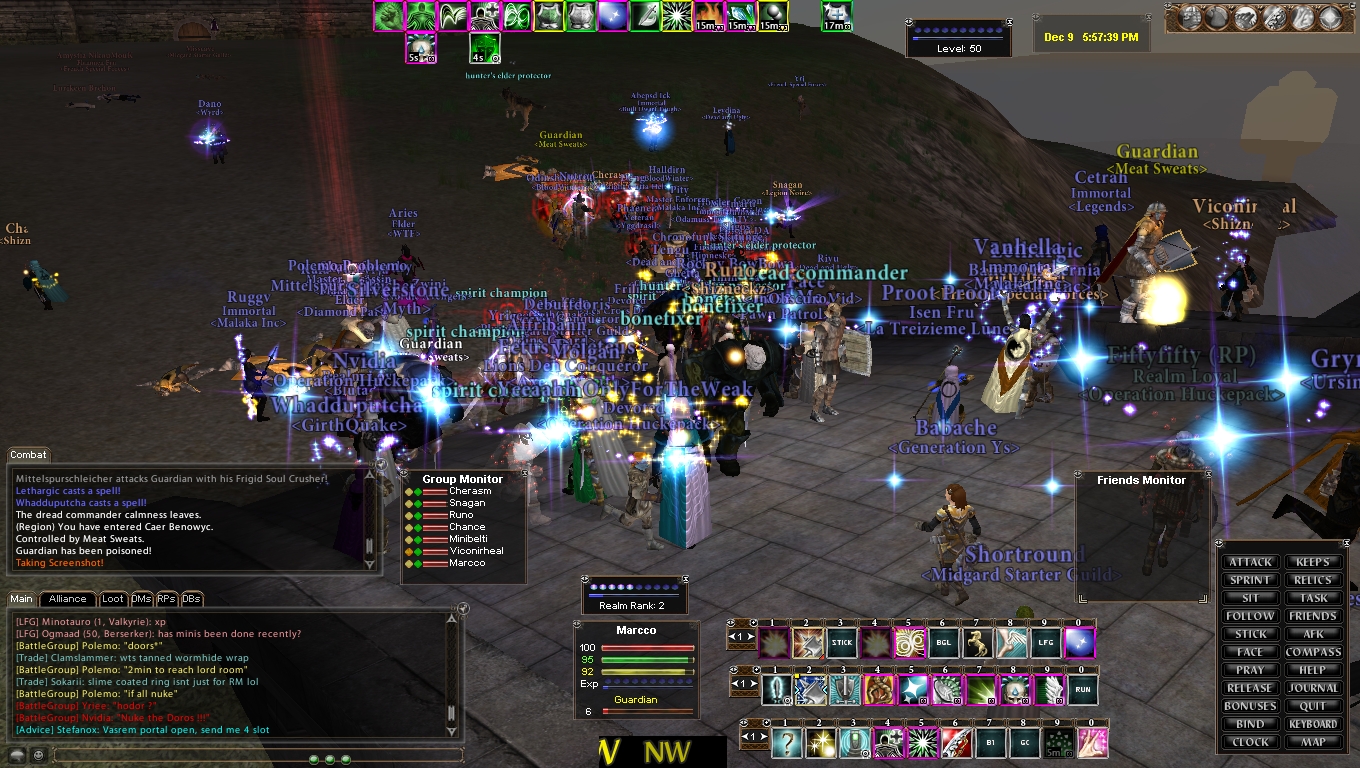Image resolution: width=1360 pixels, height=768 pixels.
Task: Activate the question mark hotbar slot
Action: [x=786, y=742]
